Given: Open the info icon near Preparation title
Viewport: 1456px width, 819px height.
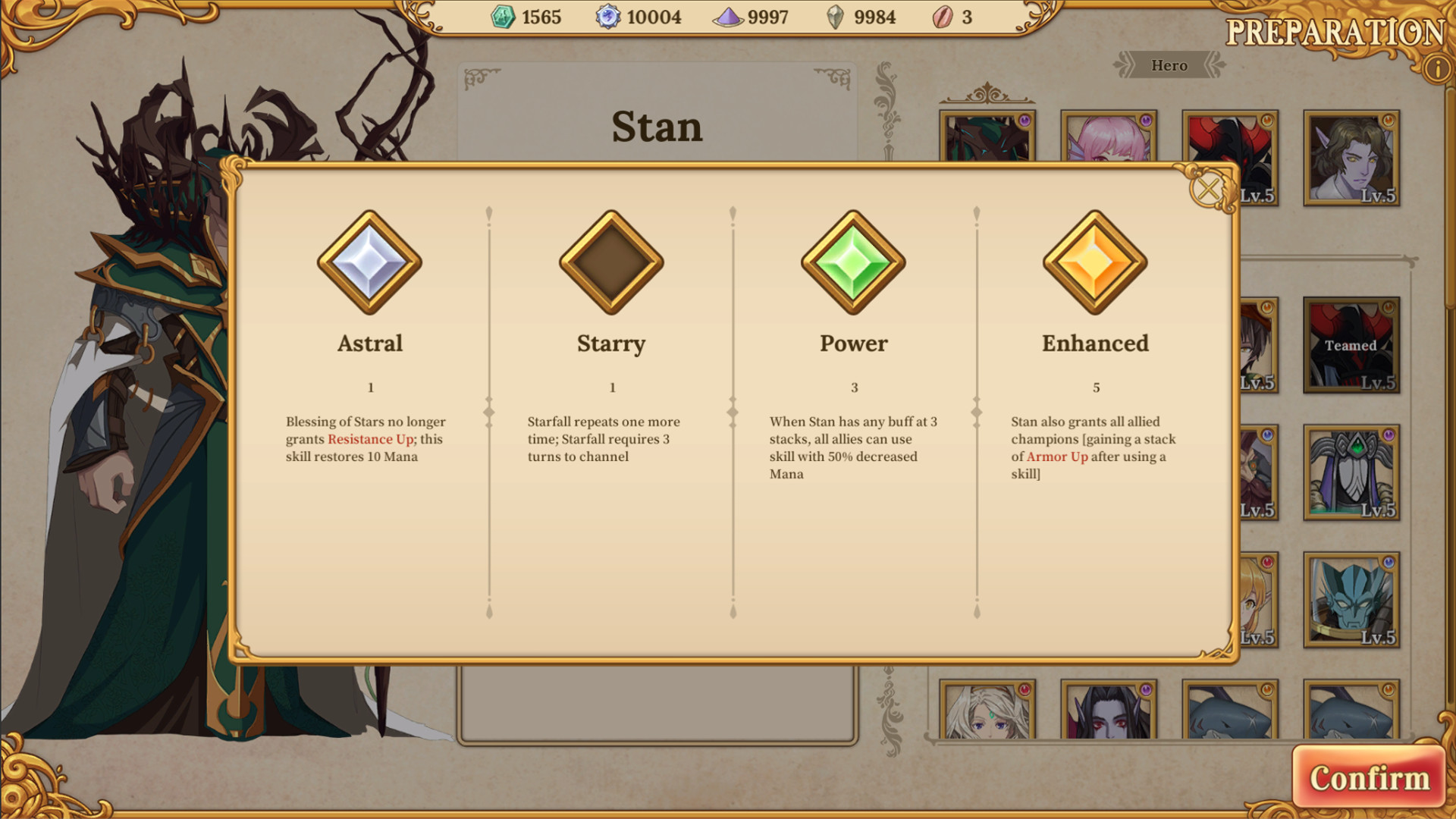Looking at the screenshot, I should click(1436, 67).
